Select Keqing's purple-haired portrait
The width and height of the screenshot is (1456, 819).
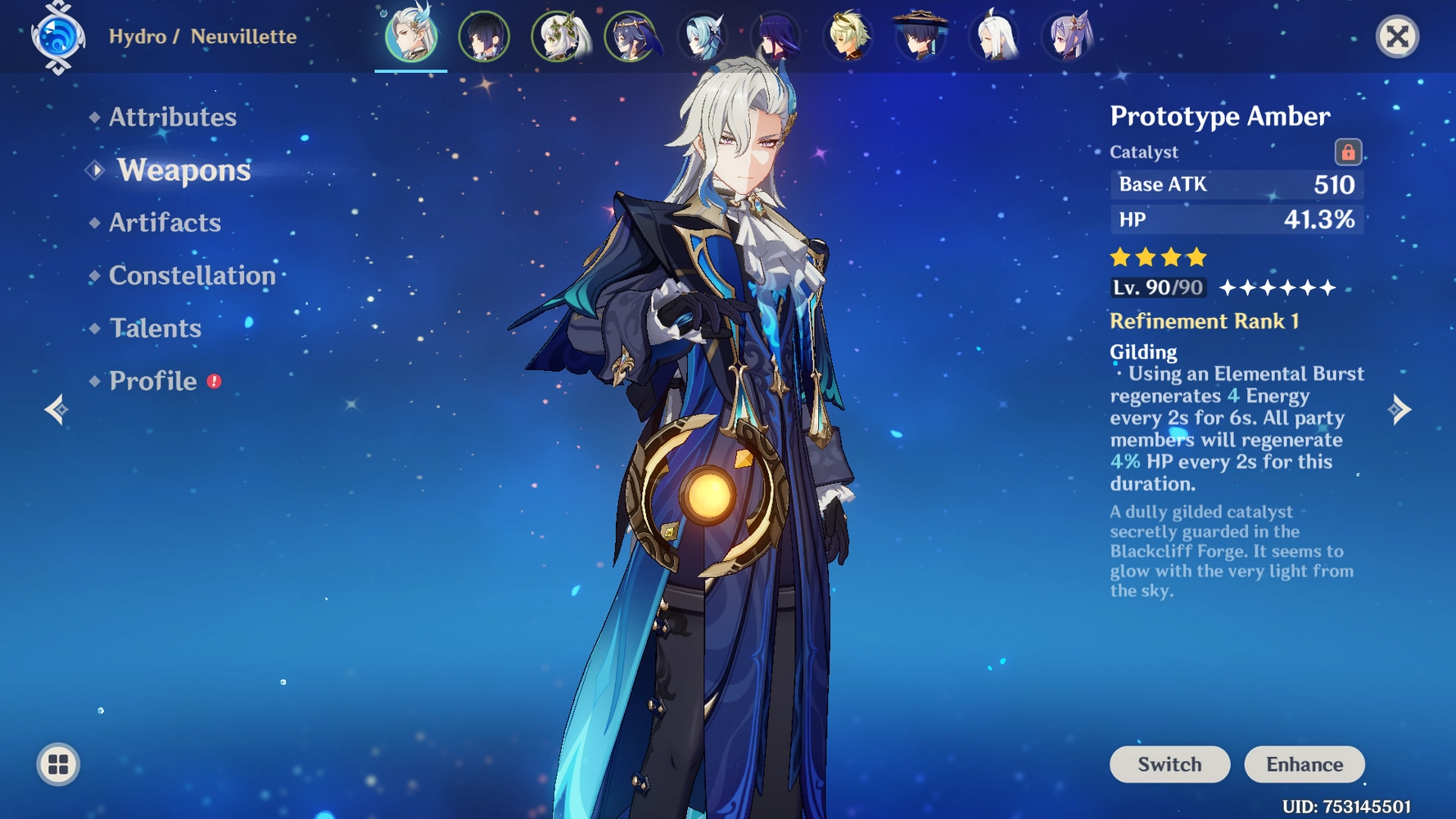1068,37
